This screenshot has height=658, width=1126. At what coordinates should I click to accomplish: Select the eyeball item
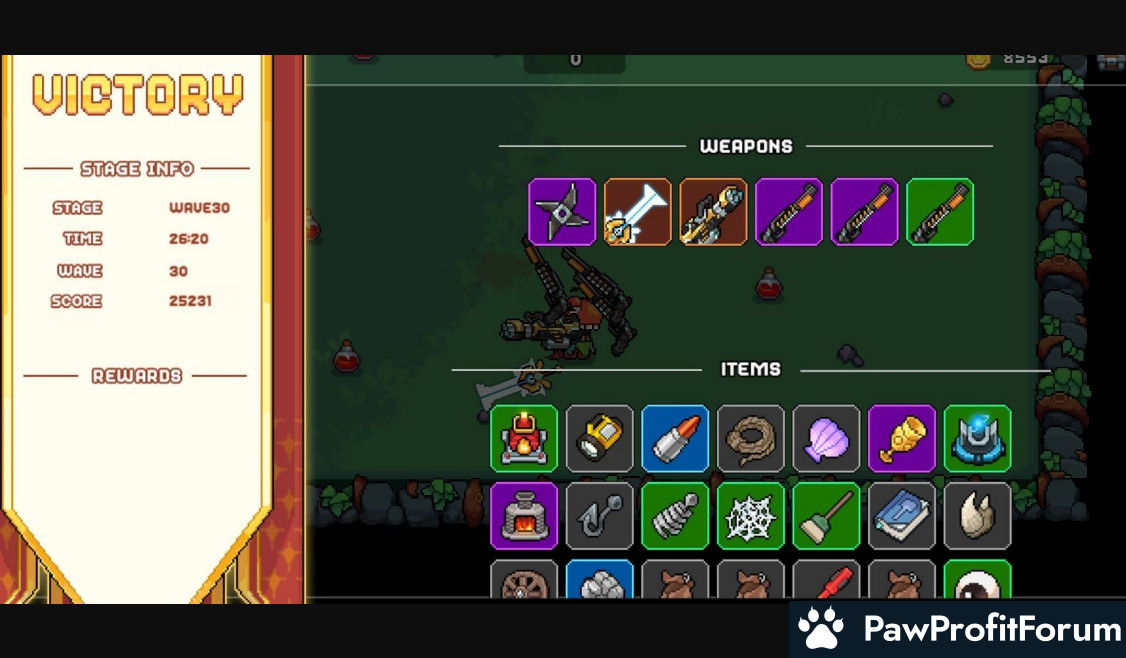tap(977, 582)
